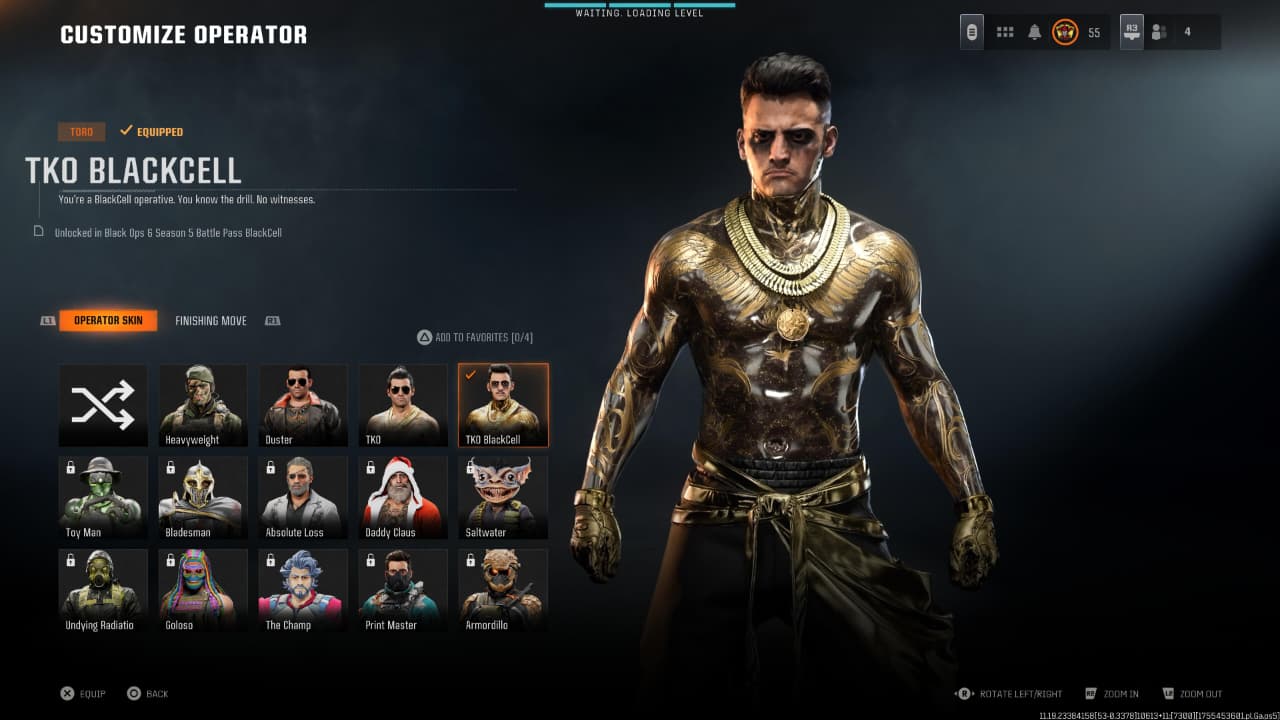
Task: Choose the Print Master skin
Action: [x=403, y=590]
